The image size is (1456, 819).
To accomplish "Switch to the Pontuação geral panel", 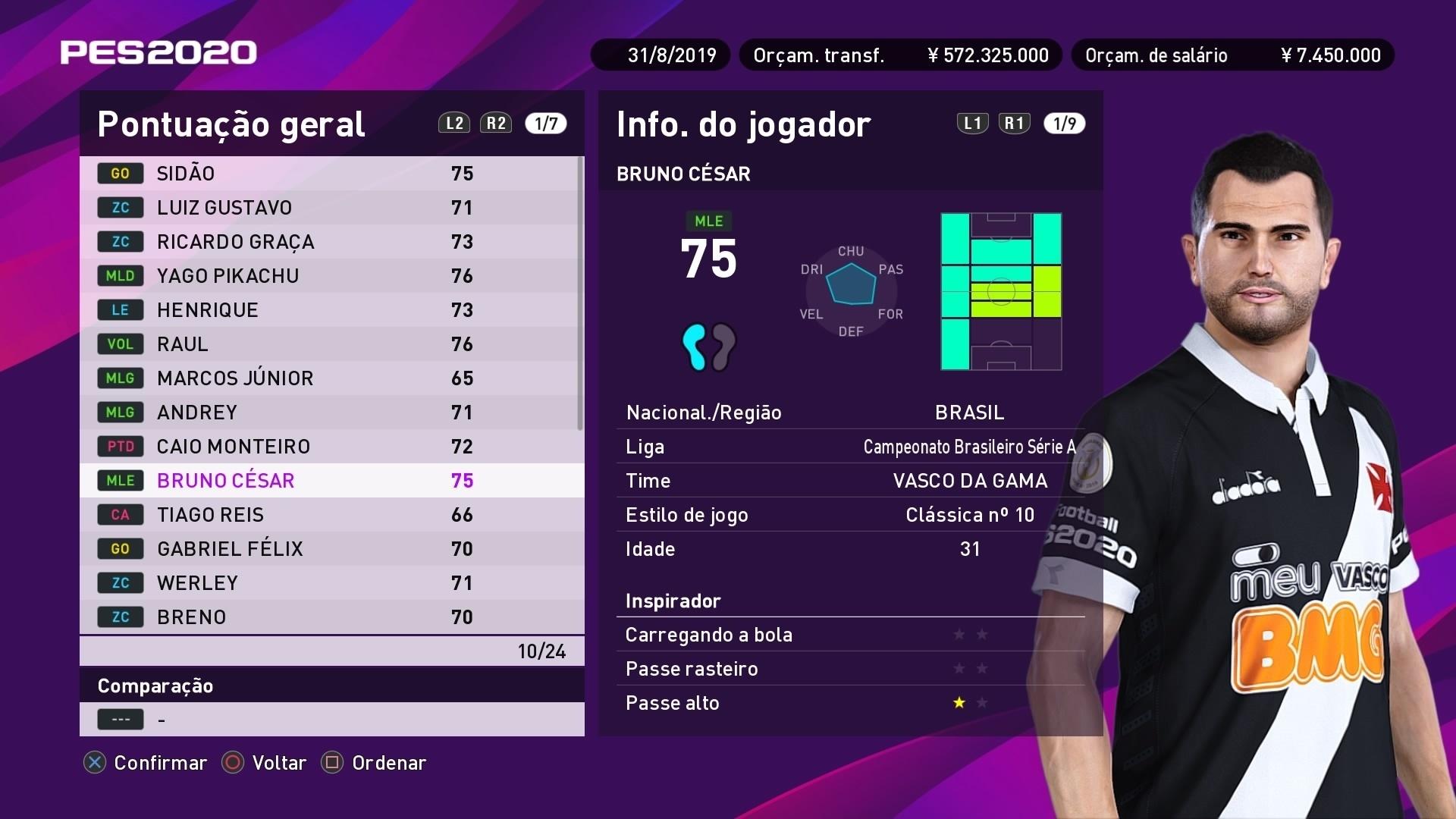I will coord(230,124).
